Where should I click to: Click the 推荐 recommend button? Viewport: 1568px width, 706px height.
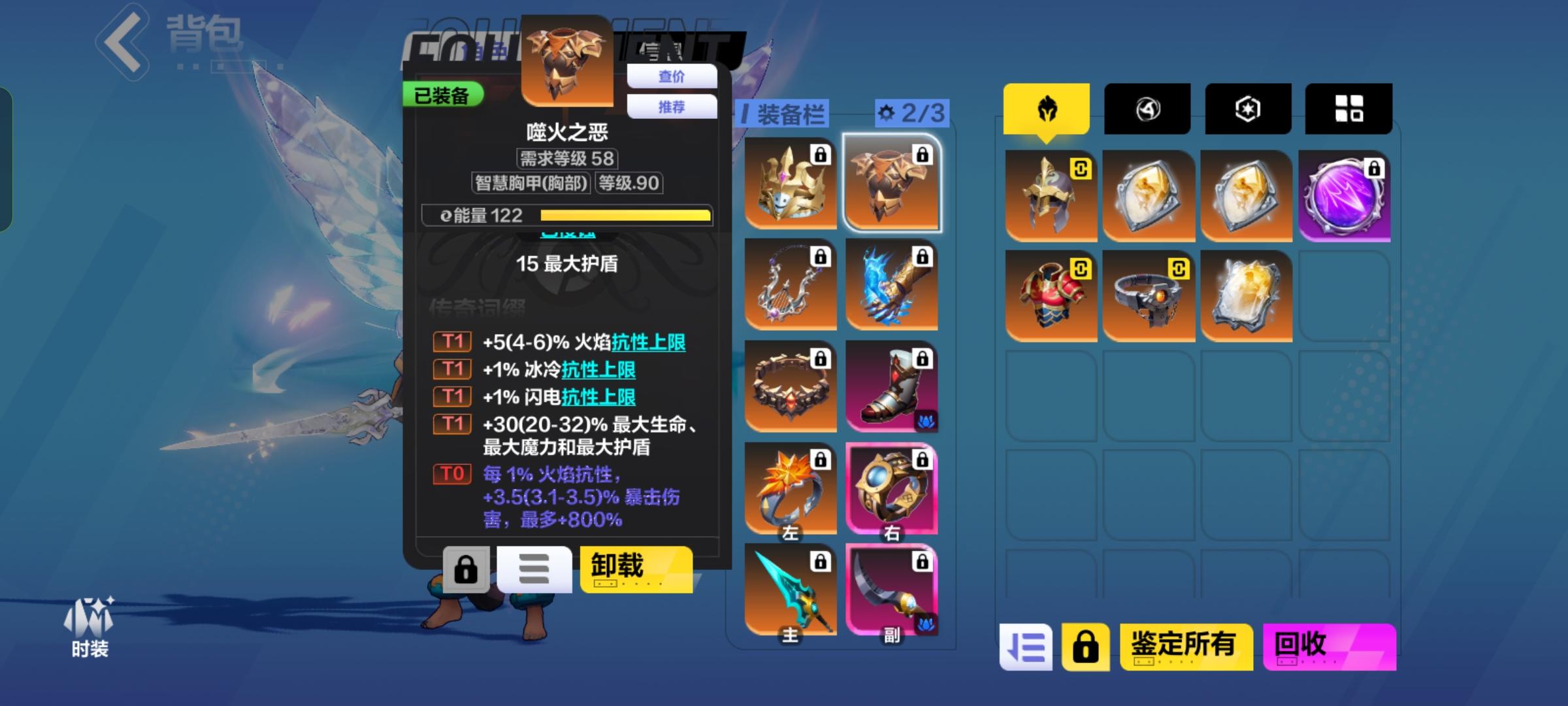[672, 106]
